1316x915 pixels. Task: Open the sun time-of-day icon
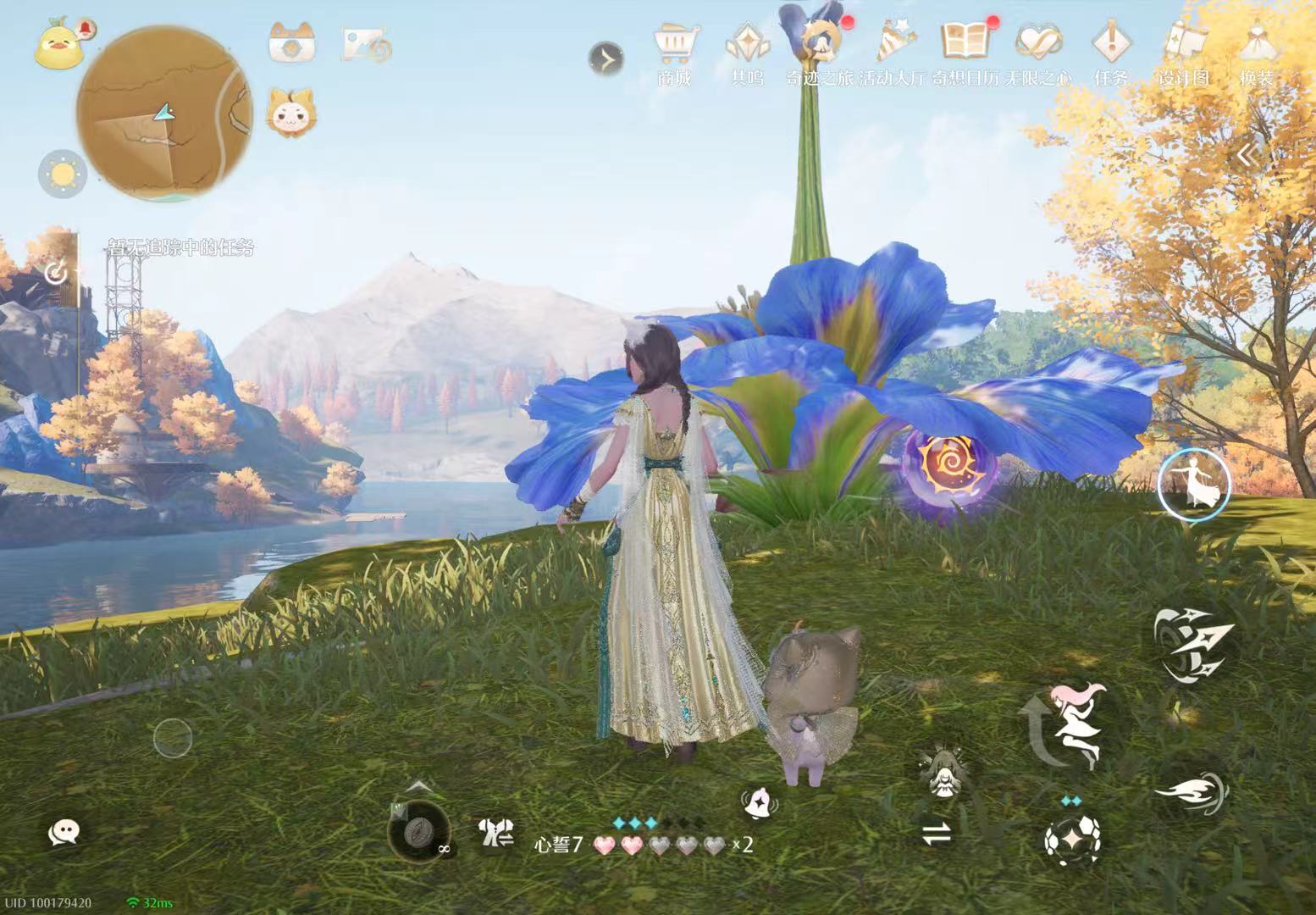click(x=63, y=175)
